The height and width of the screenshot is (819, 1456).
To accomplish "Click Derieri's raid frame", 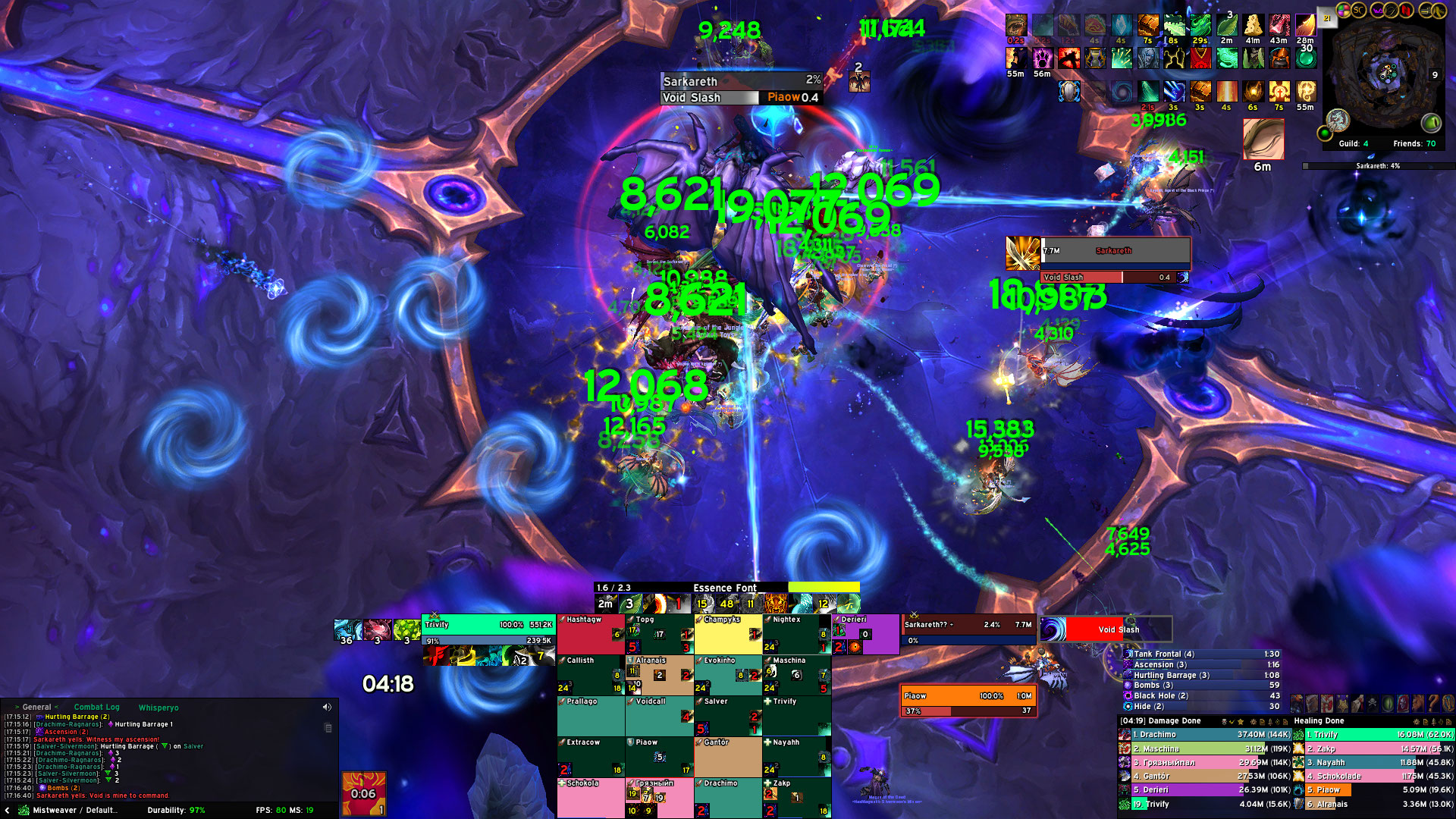I will [865, 635].
